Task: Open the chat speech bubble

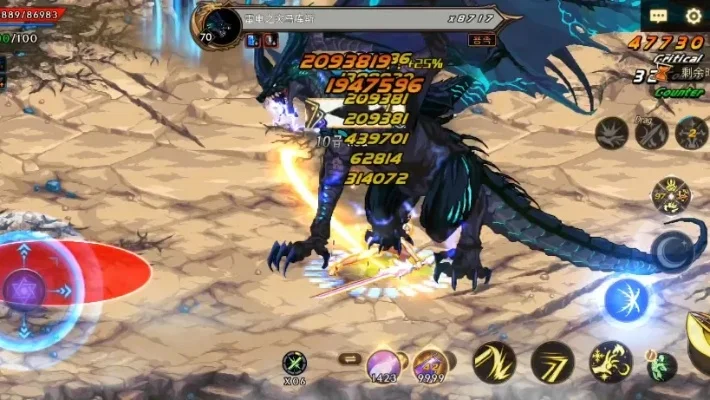Action: point(658,15)
